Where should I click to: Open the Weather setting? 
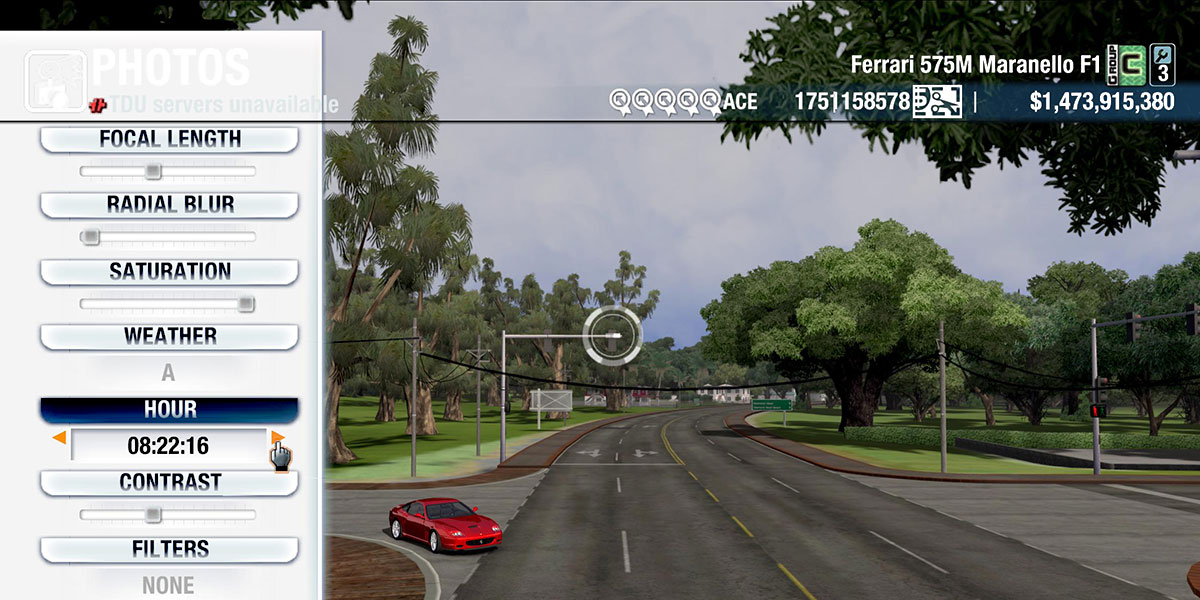tap(169, 336)
